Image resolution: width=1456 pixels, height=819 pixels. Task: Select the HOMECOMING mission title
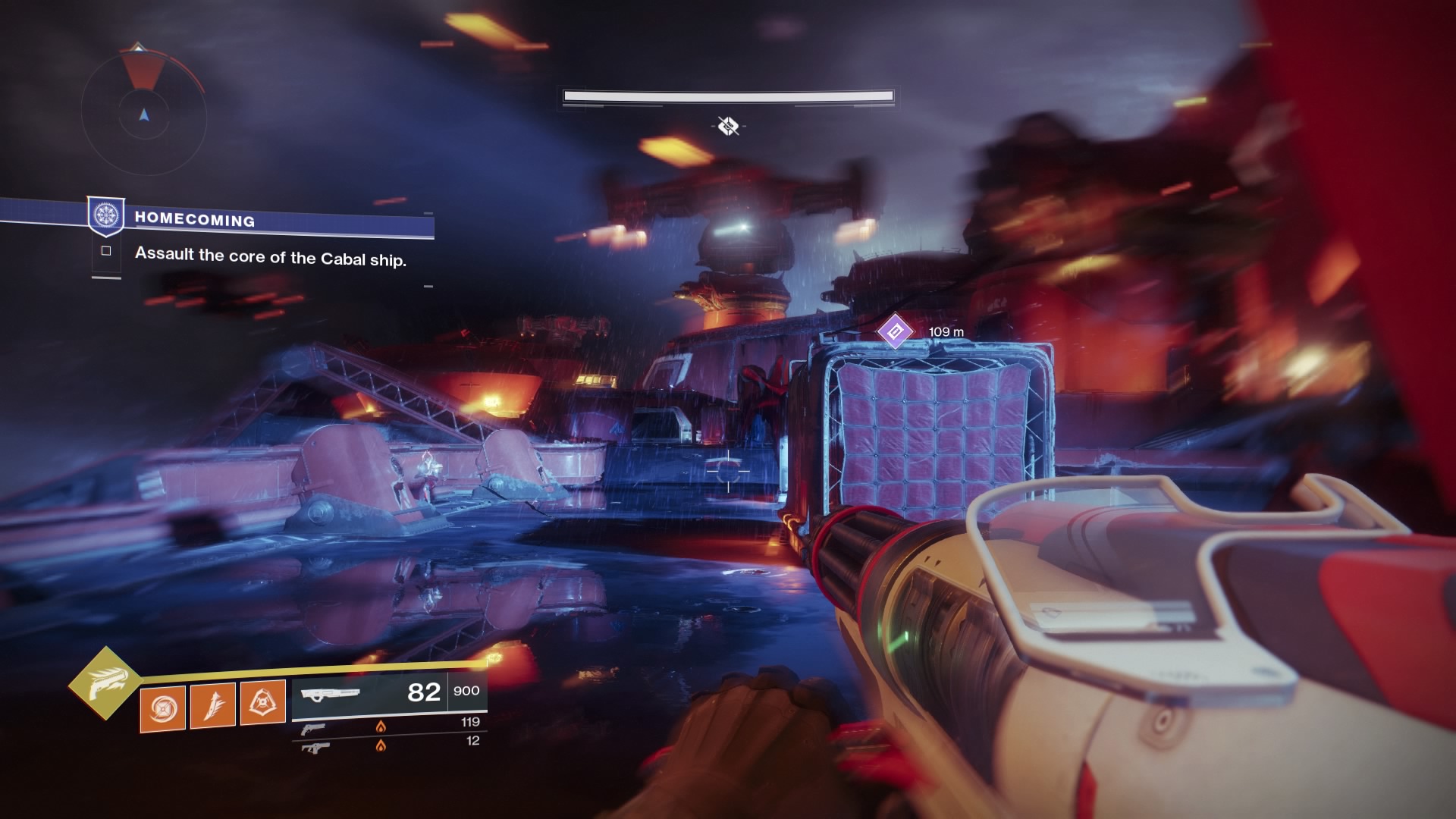[x=195, y=220]
